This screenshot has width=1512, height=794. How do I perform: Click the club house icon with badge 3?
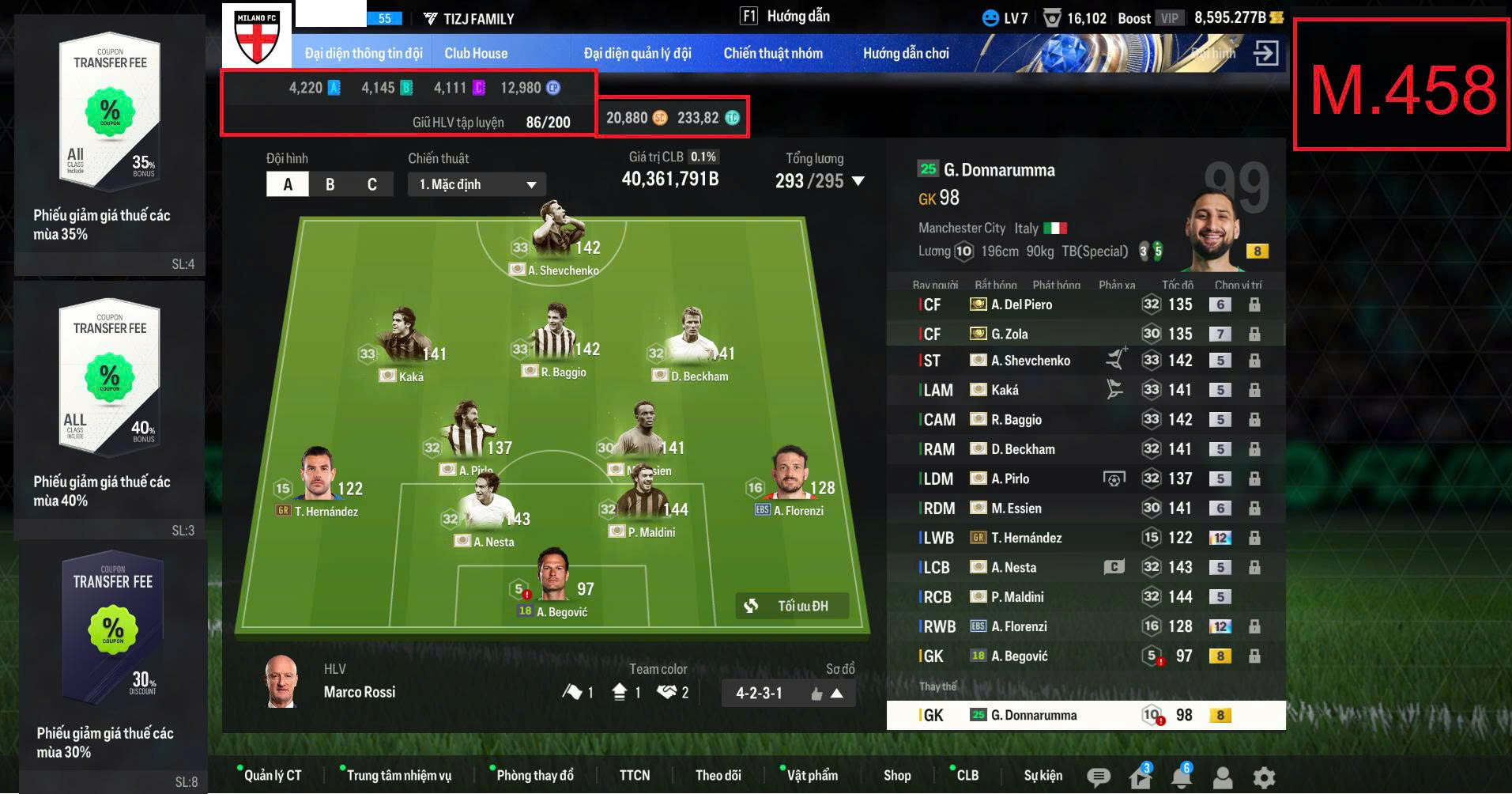(x=1141, y=776)
